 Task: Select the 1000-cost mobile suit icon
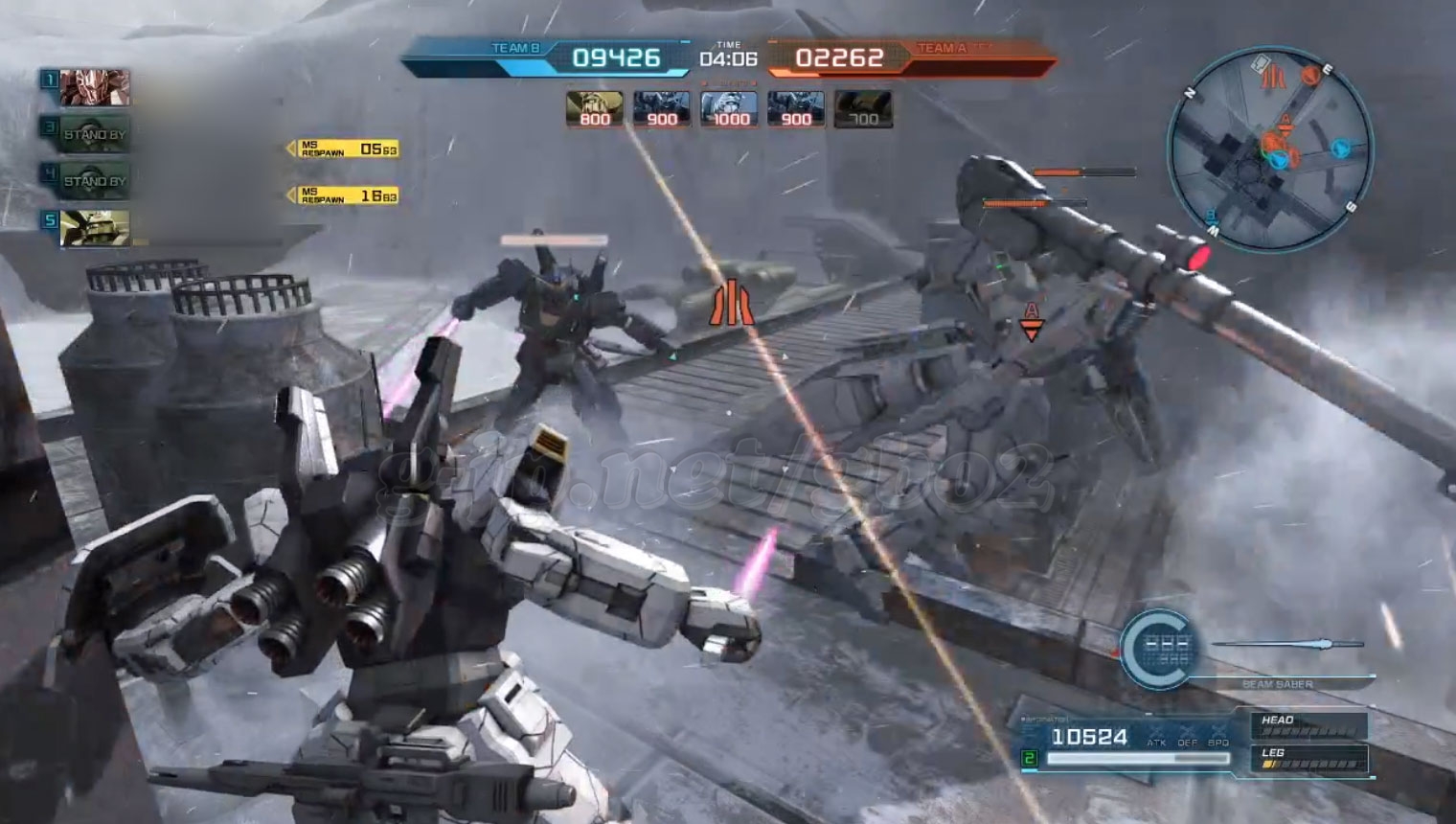click(729, 108)
